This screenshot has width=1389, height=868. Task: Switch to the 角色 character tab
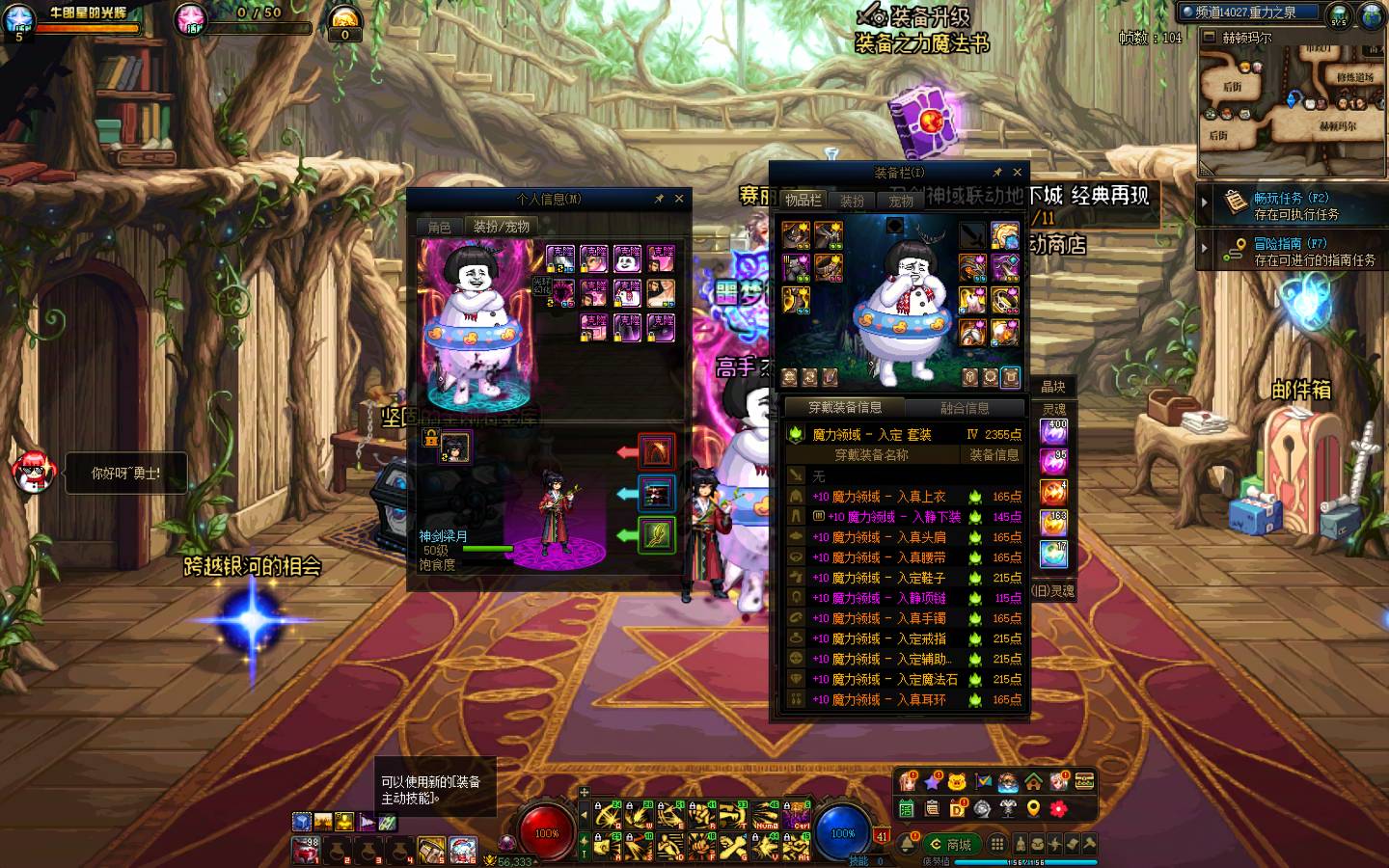[440, 228]
